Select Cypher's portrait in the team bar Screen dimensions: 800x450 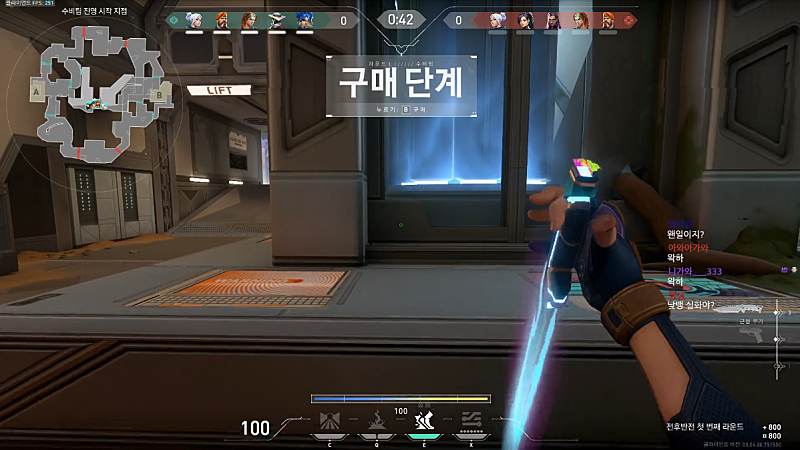point(276,19)
